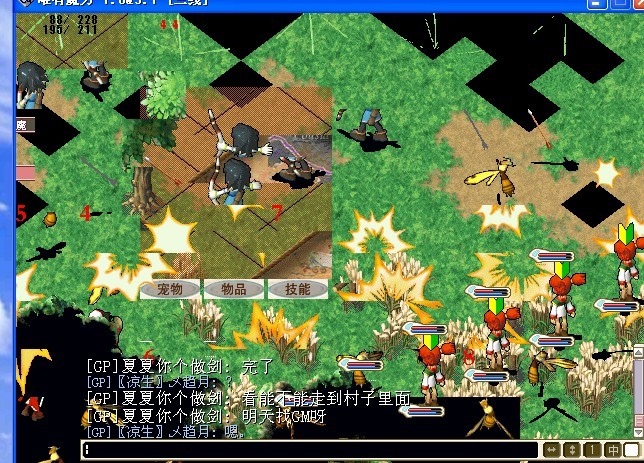Open the 物品 (Items) menu

(234, 289)
